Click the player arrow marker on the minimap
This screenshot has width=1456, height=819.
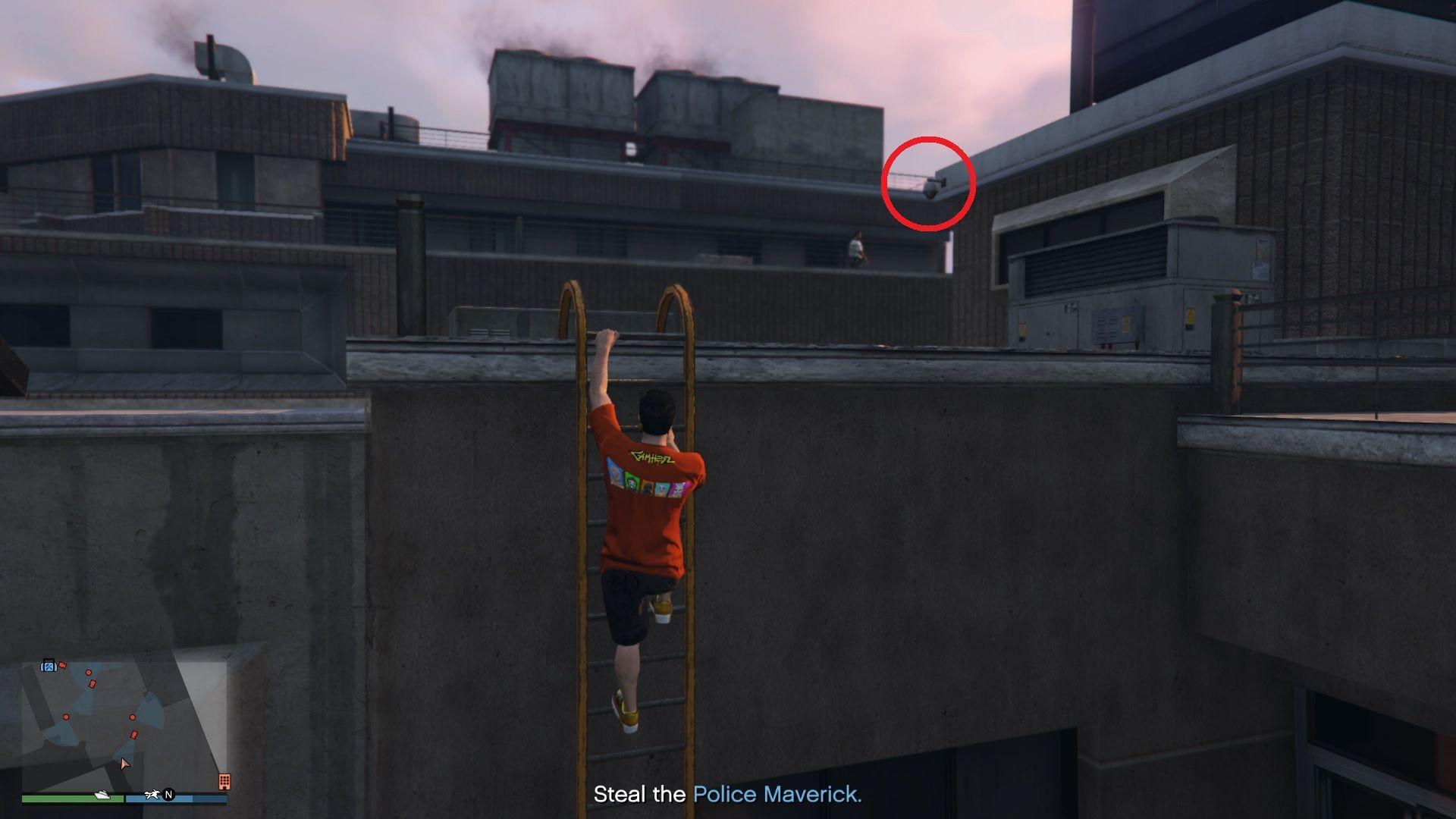[125, 763]
